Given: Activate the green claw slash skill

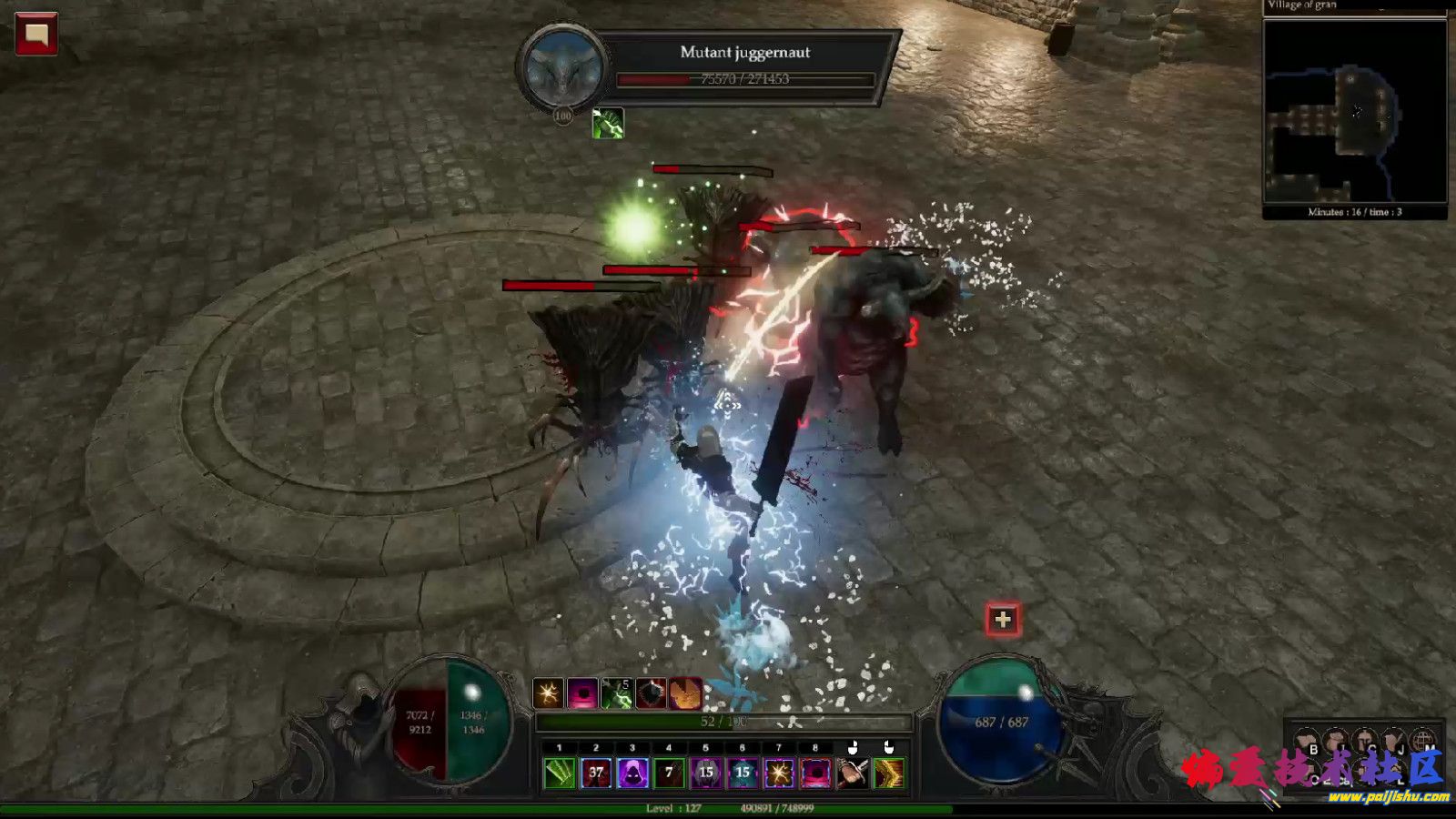Looking at the screenshot, I should point(560,773).
